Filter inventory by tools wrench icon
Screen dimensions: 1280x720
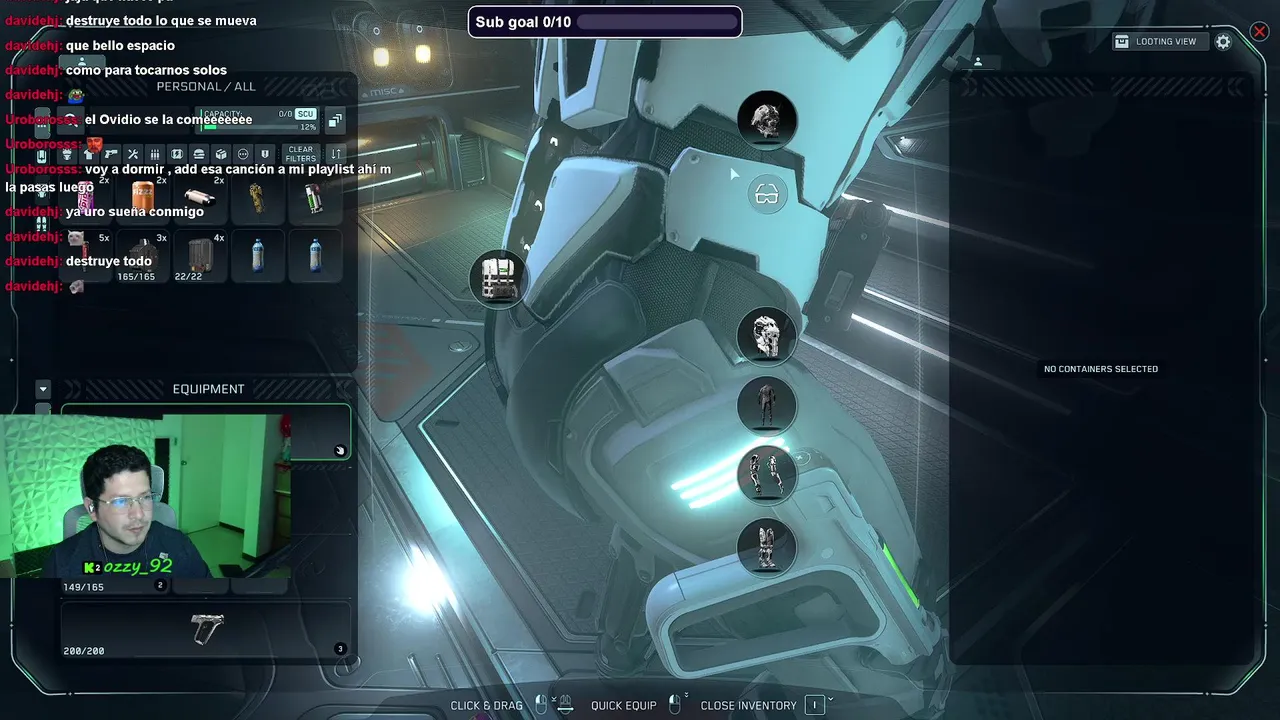(x=133, y=154)
